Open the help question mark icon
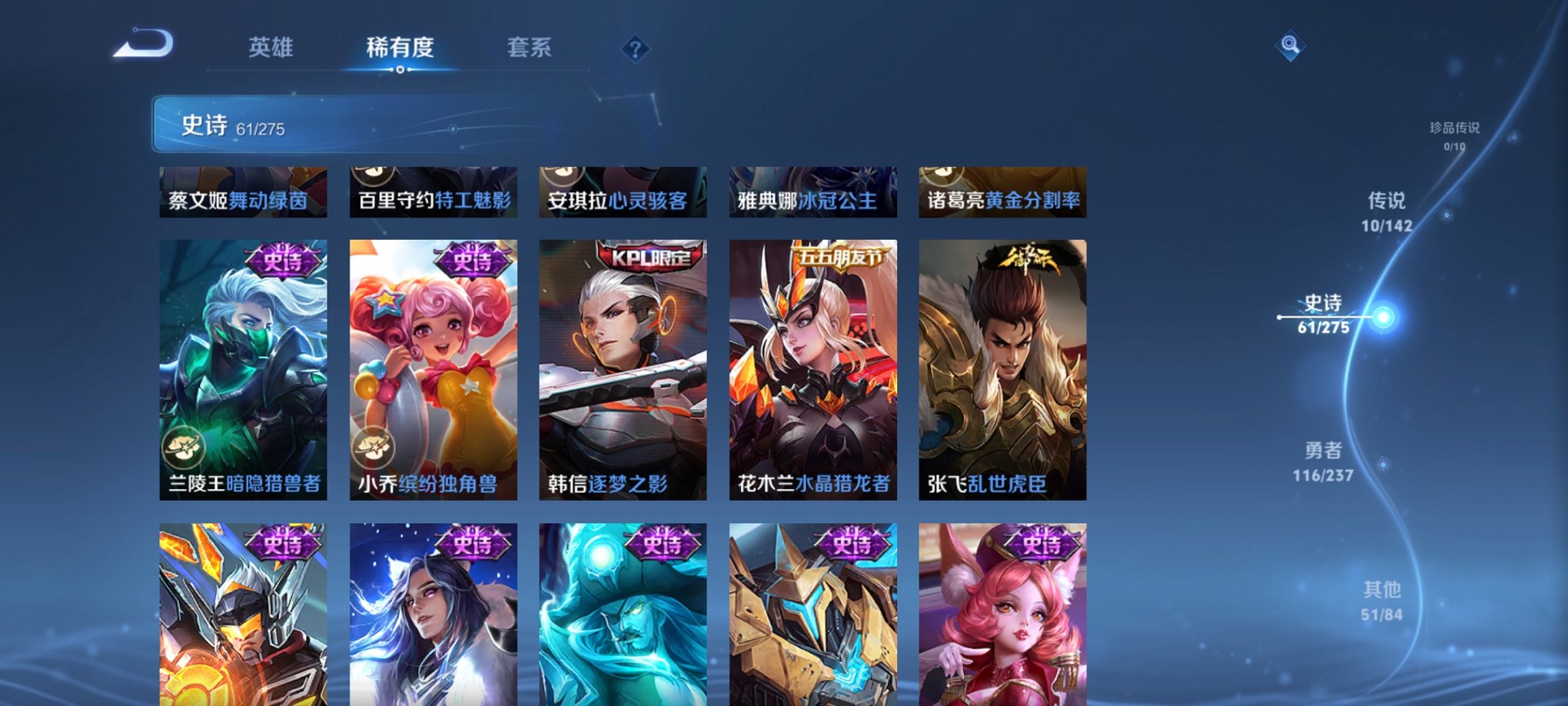 tap(635, 48)
